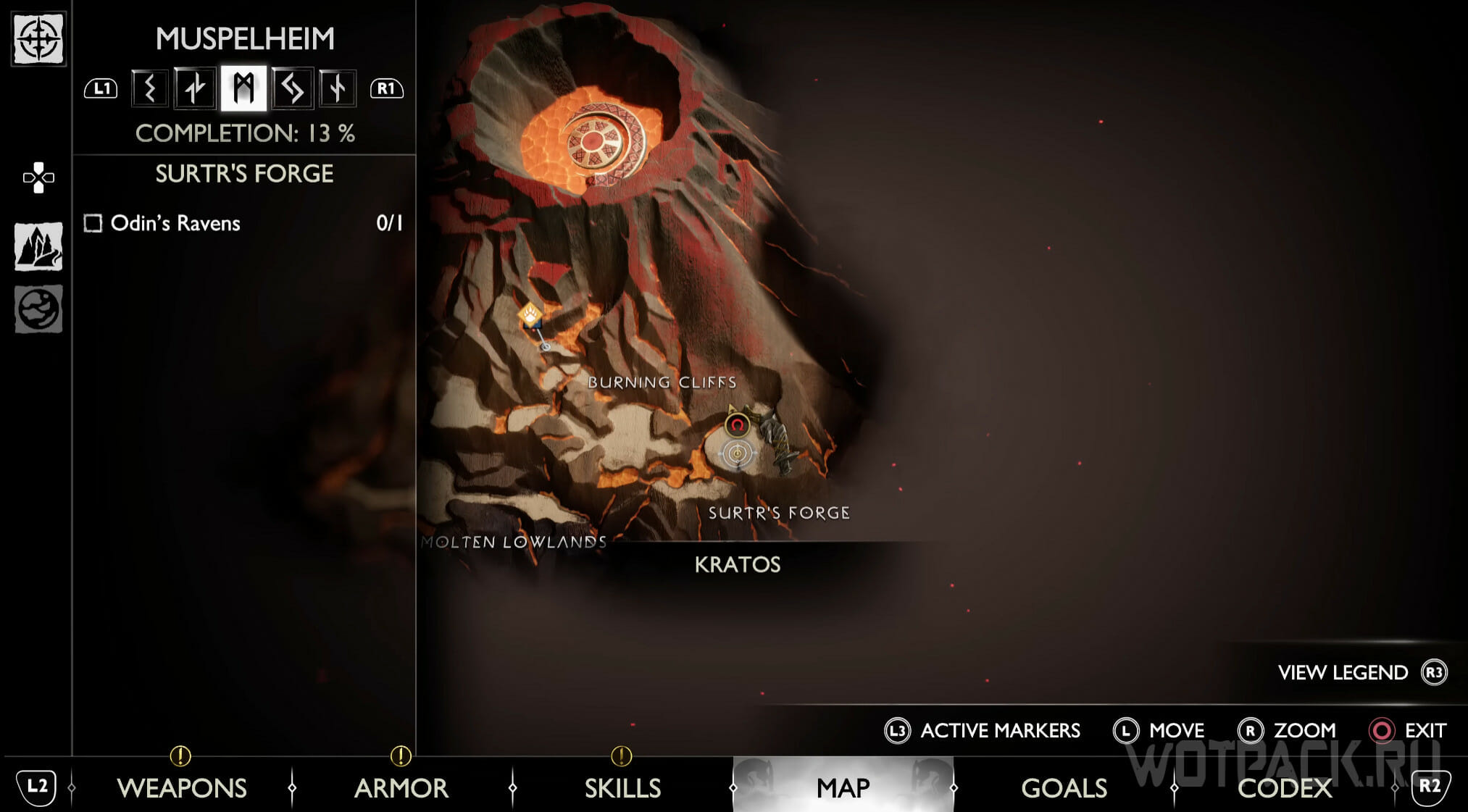Toggle the Odin's Ravens checkbox
Image resolution: width=1468 pixels, height=812 pixels.
point(93,223)
